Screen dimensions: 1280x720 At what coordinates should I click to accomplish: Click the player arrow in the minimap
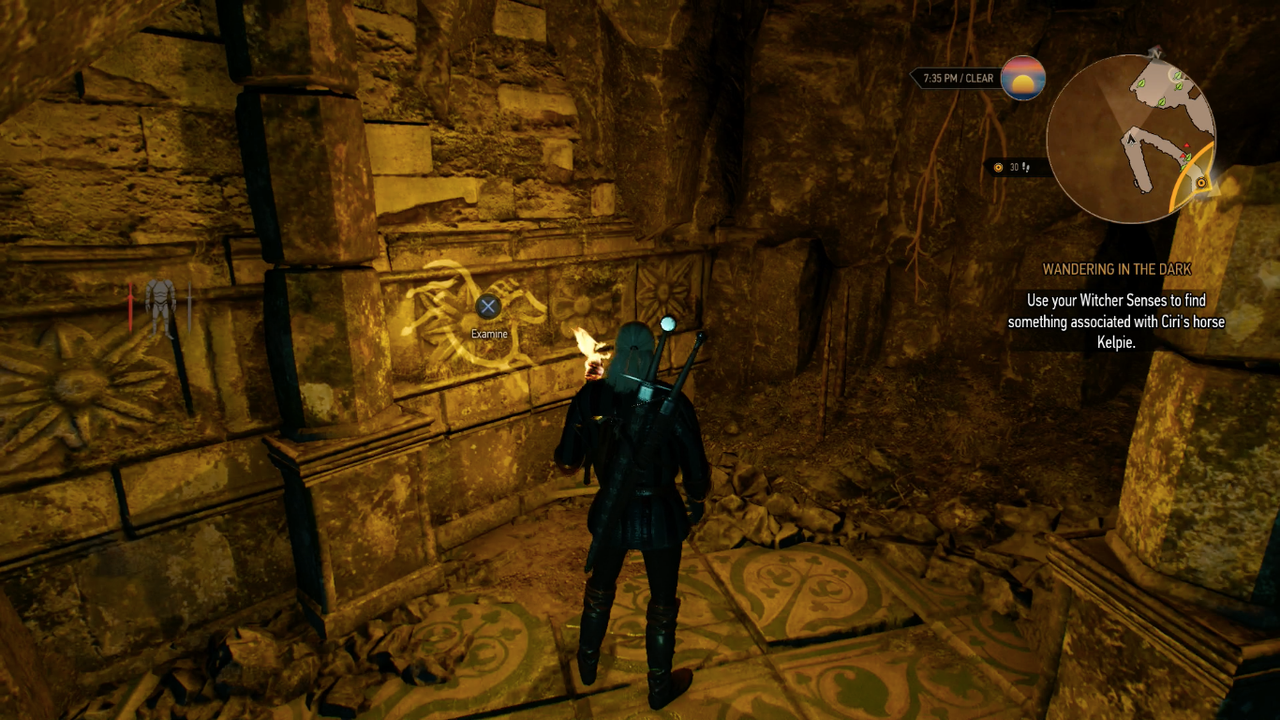1130,139
